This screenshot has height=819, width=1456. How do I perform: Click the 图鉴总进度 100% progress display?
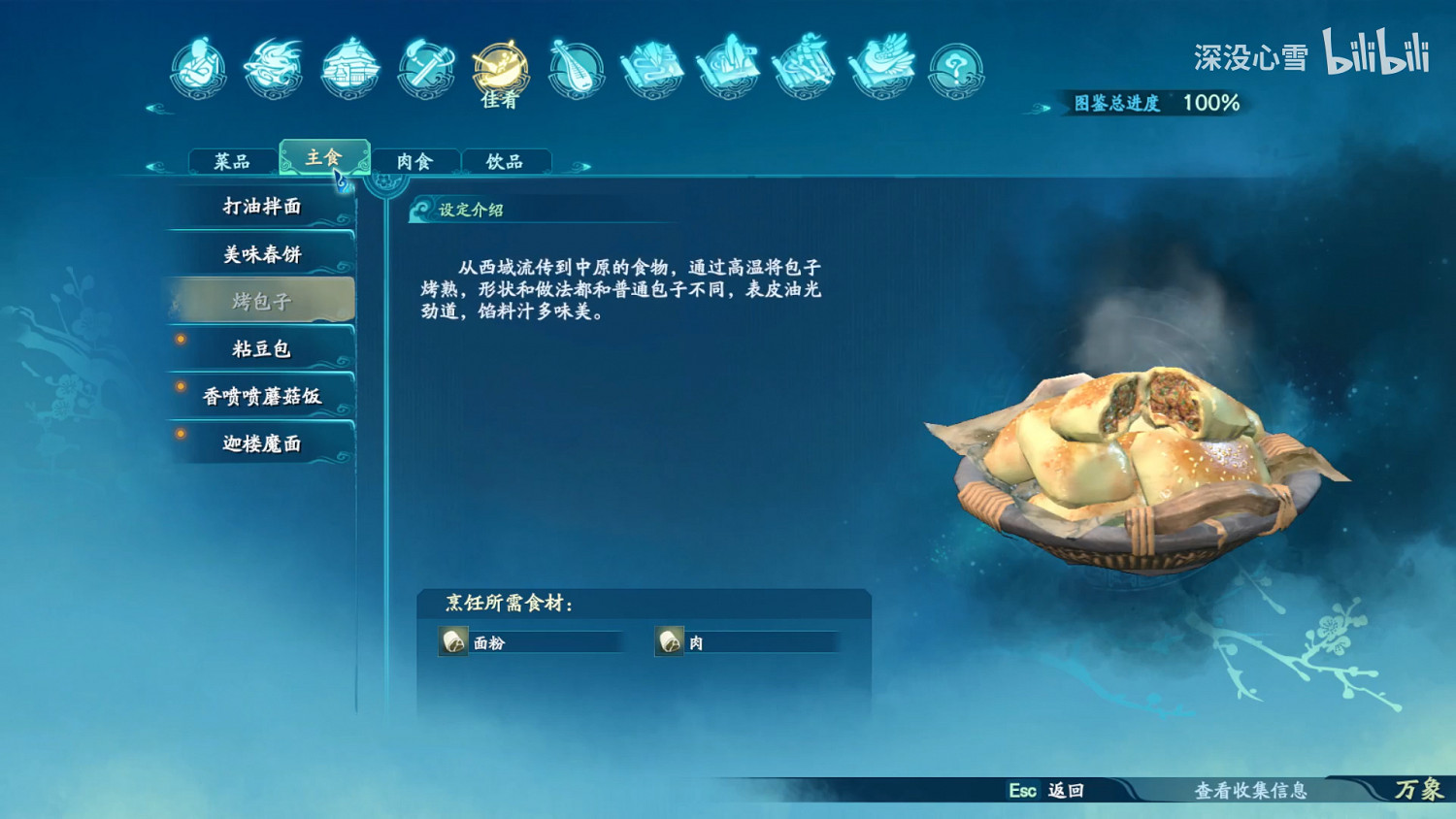coord(1153,101)
